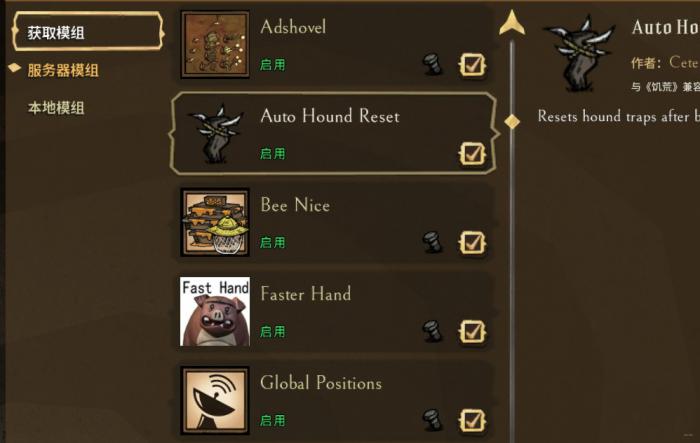Switch to the 本地模组 tab
700x443 pixels.
point(56,107)
